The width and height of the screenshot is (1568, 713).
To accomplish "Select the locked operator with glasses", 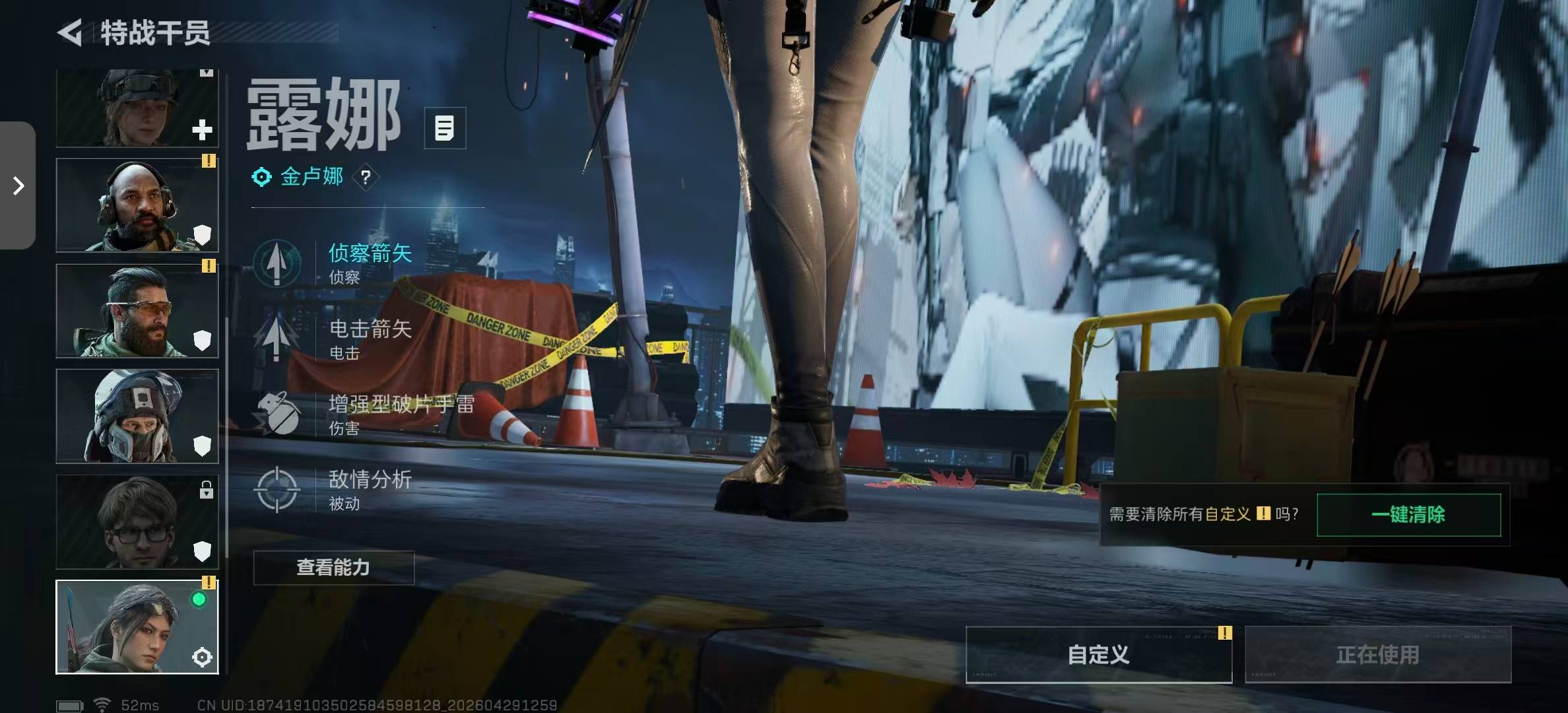I will (x=137, y=522).
